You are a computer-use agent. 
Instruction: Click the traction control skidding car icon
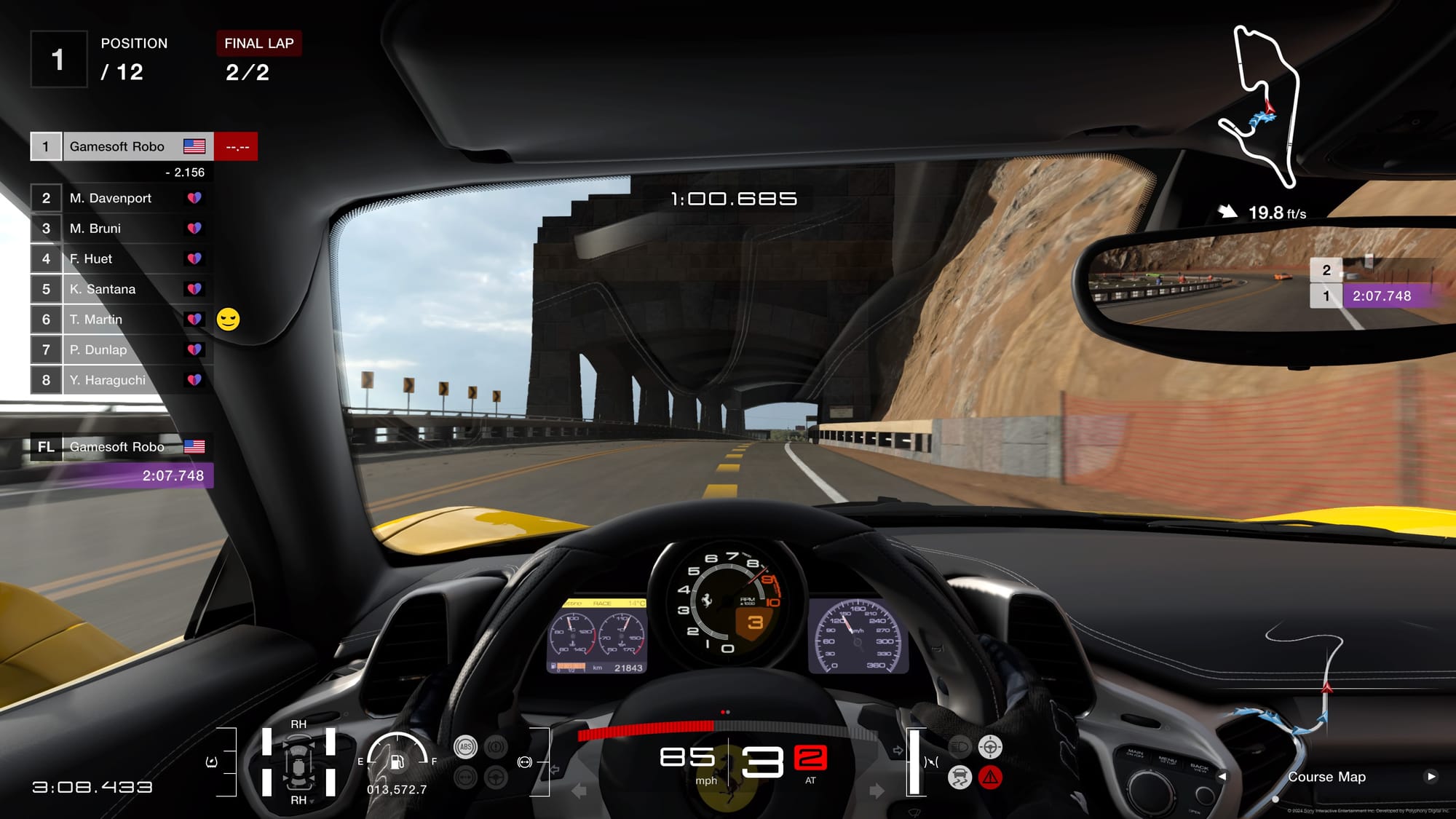[960, 778]
